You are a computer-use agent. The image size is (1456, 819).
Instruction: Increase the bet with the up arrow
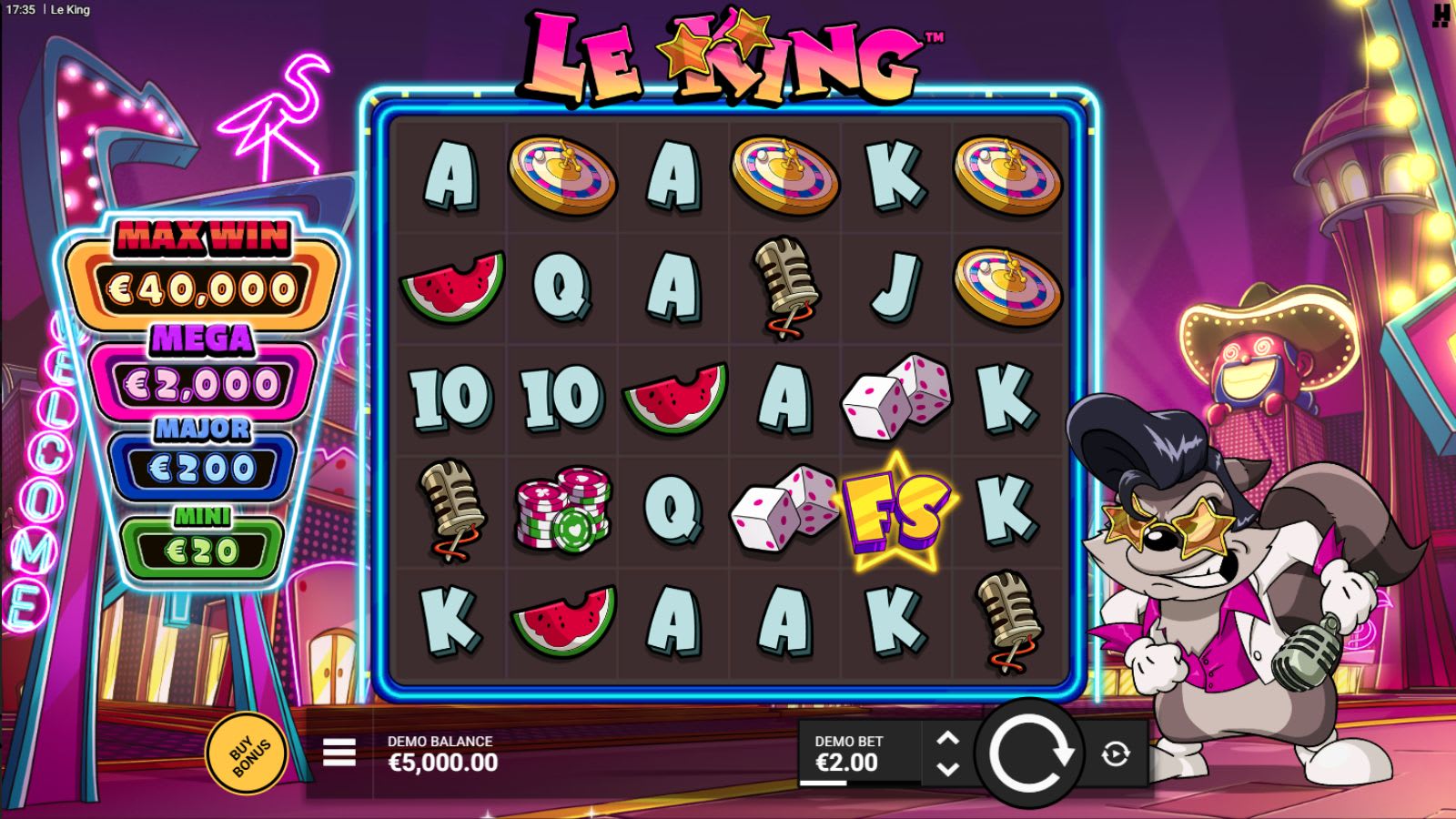click(x=950, y=735)
